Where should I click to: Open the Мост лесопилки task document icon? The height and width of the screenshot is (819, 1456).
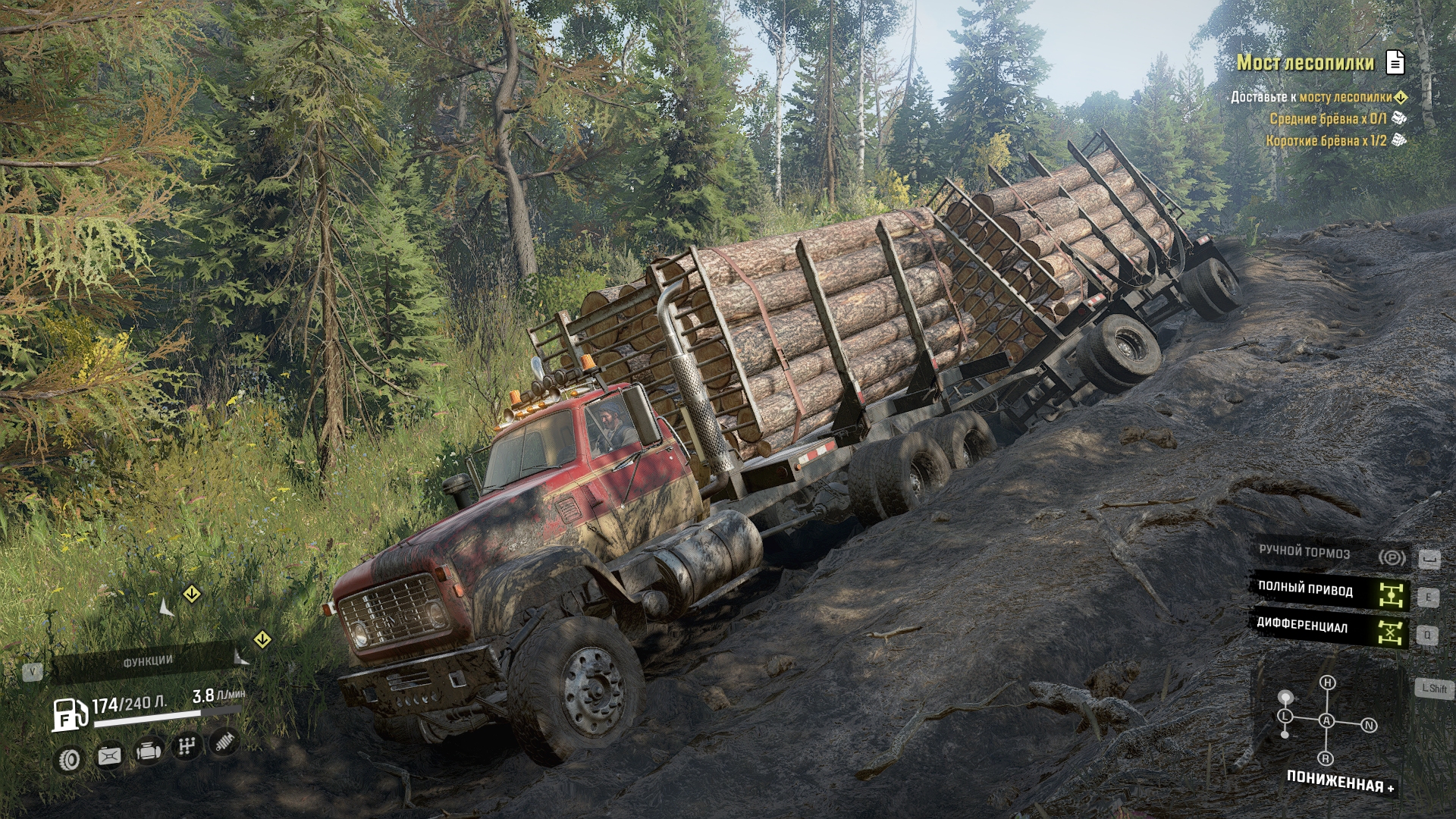[1395, 63]
